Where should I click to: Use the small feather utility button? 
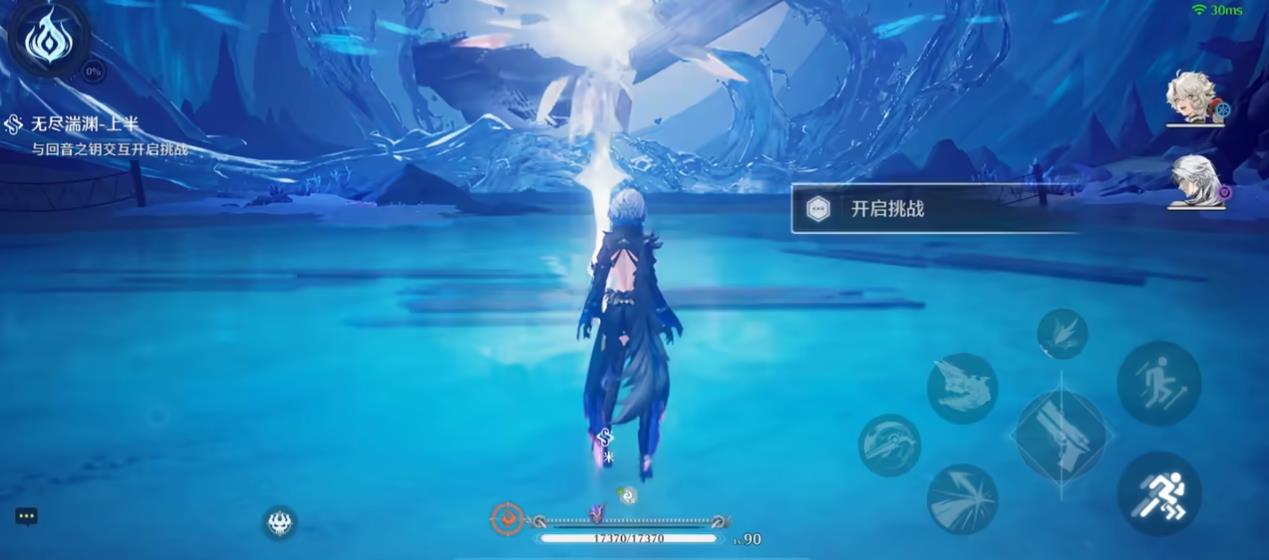1061,334
